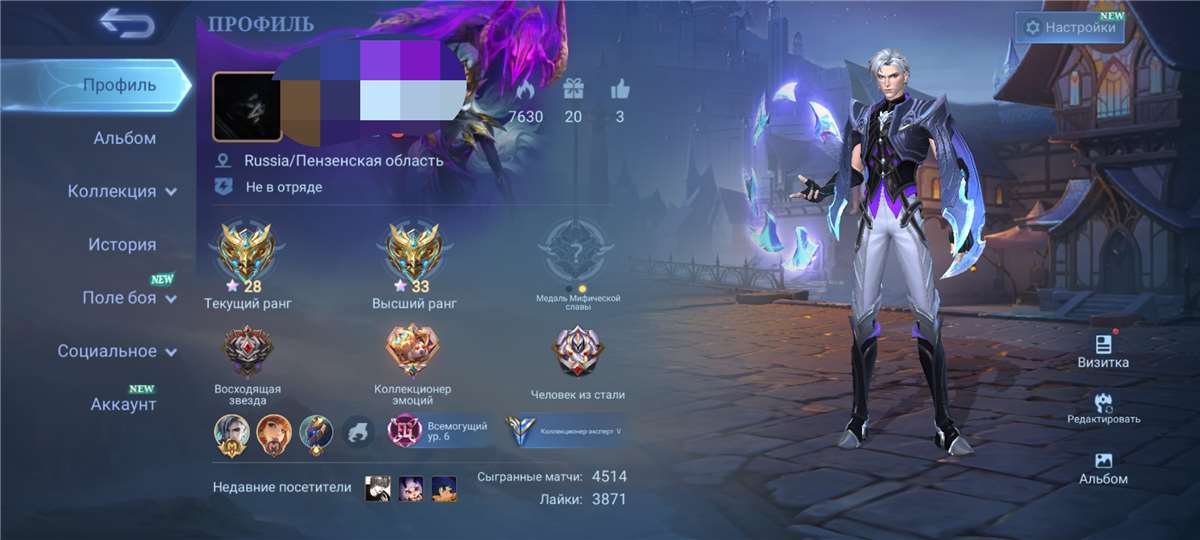
Task: Select the Человек из стали badge
Action: point(578,353)
